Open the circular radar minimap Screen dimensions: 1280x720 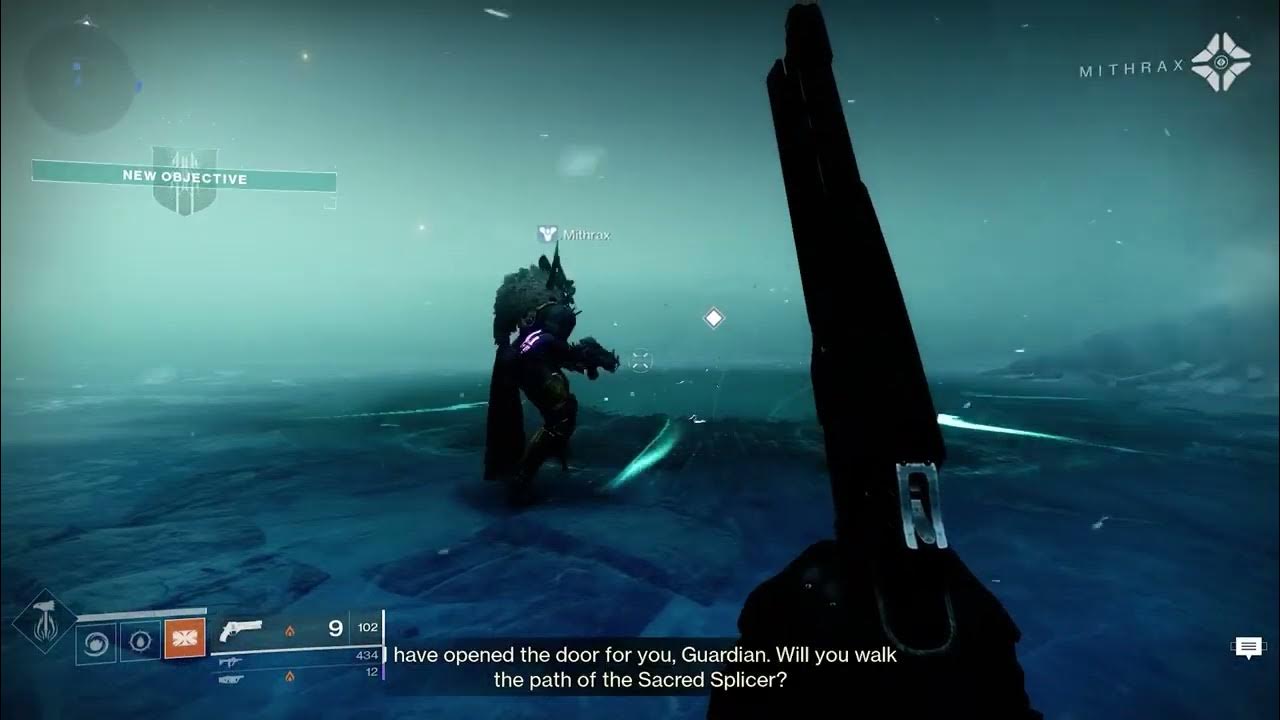[79, 78]
